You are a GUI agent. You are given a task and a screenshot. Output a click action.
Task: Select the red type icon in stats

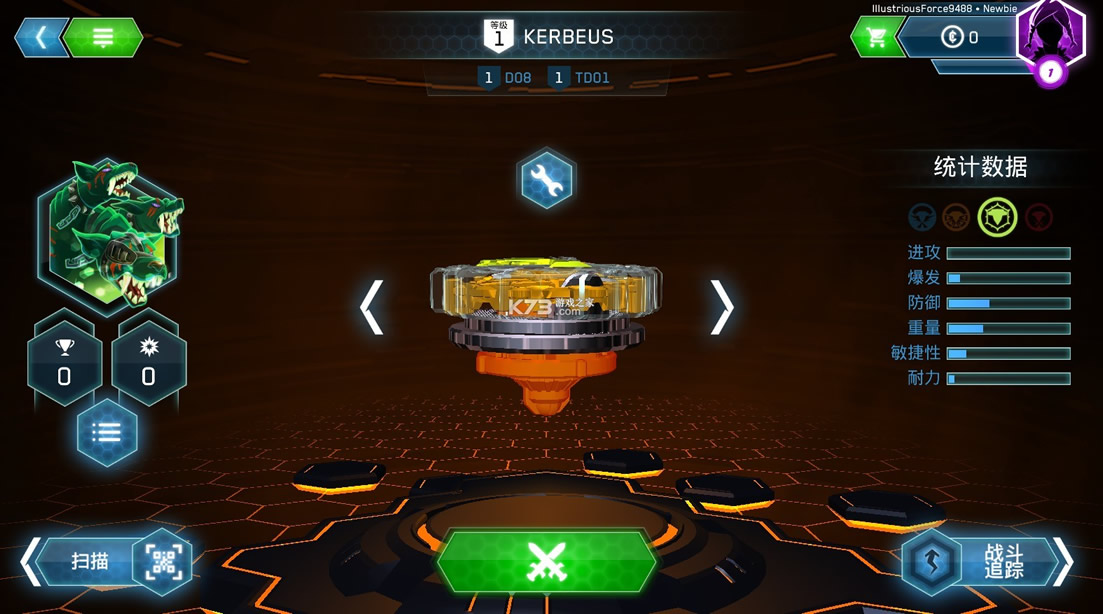coord(1039,217)
